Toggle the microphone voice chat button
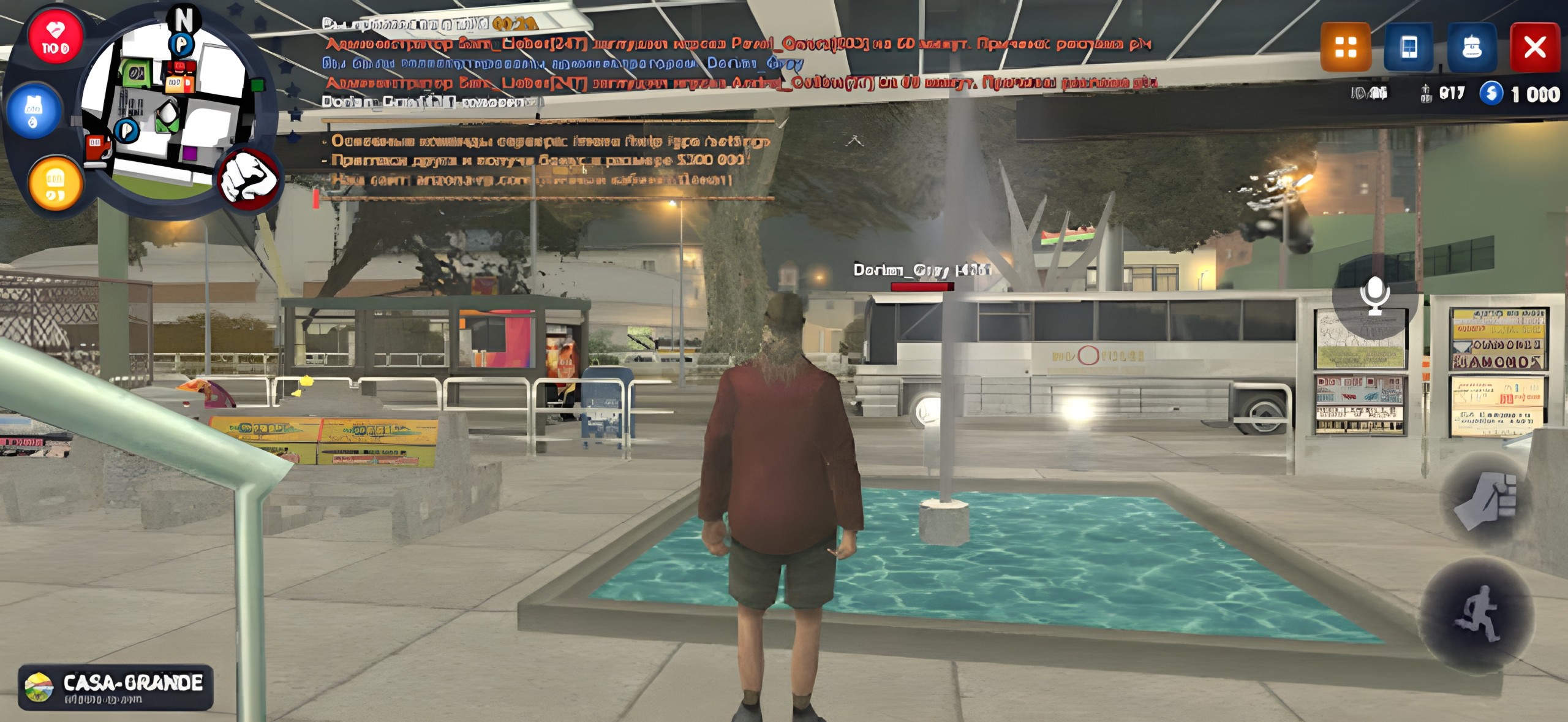1568x722 pixels. [1374, 295]
